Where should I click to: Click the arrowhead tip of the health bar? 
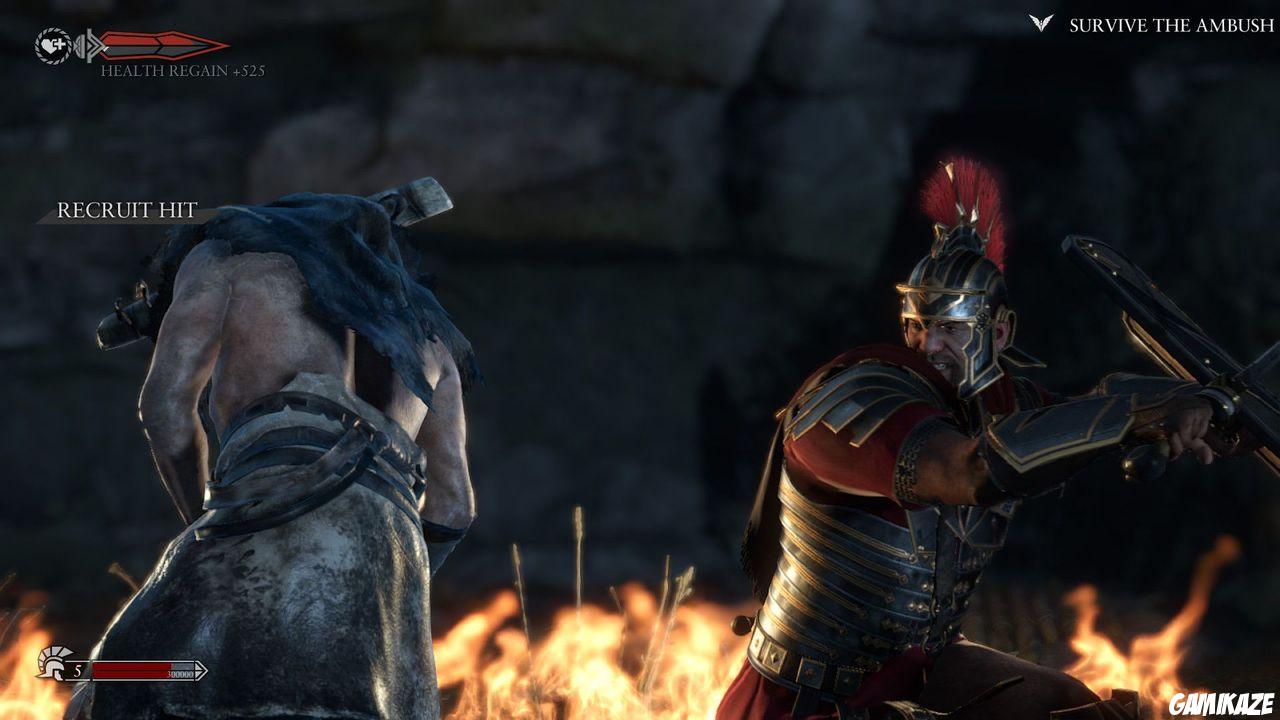click(x=203, y=670)
